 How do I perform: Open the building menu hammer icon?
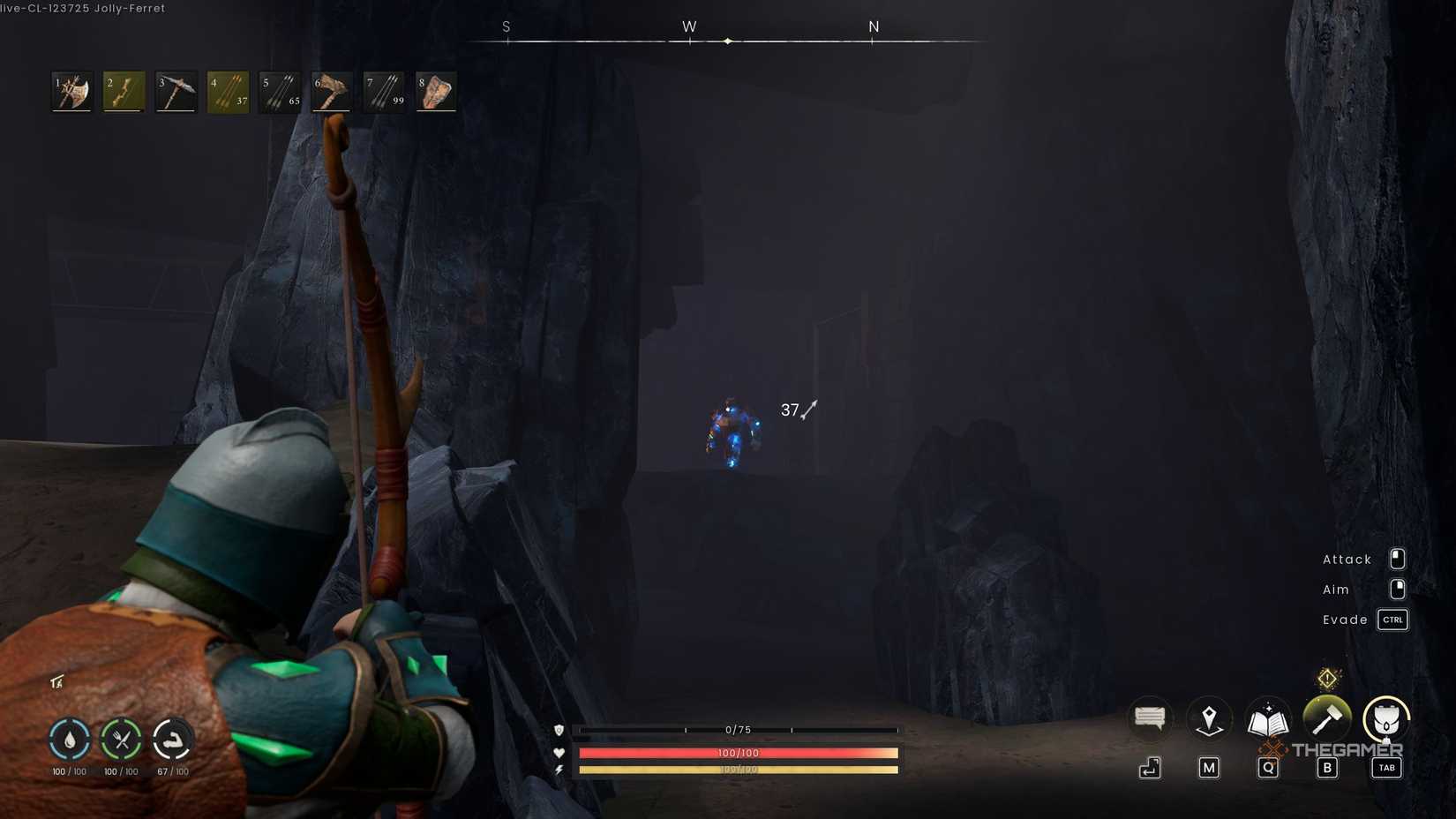(1326, 718)
